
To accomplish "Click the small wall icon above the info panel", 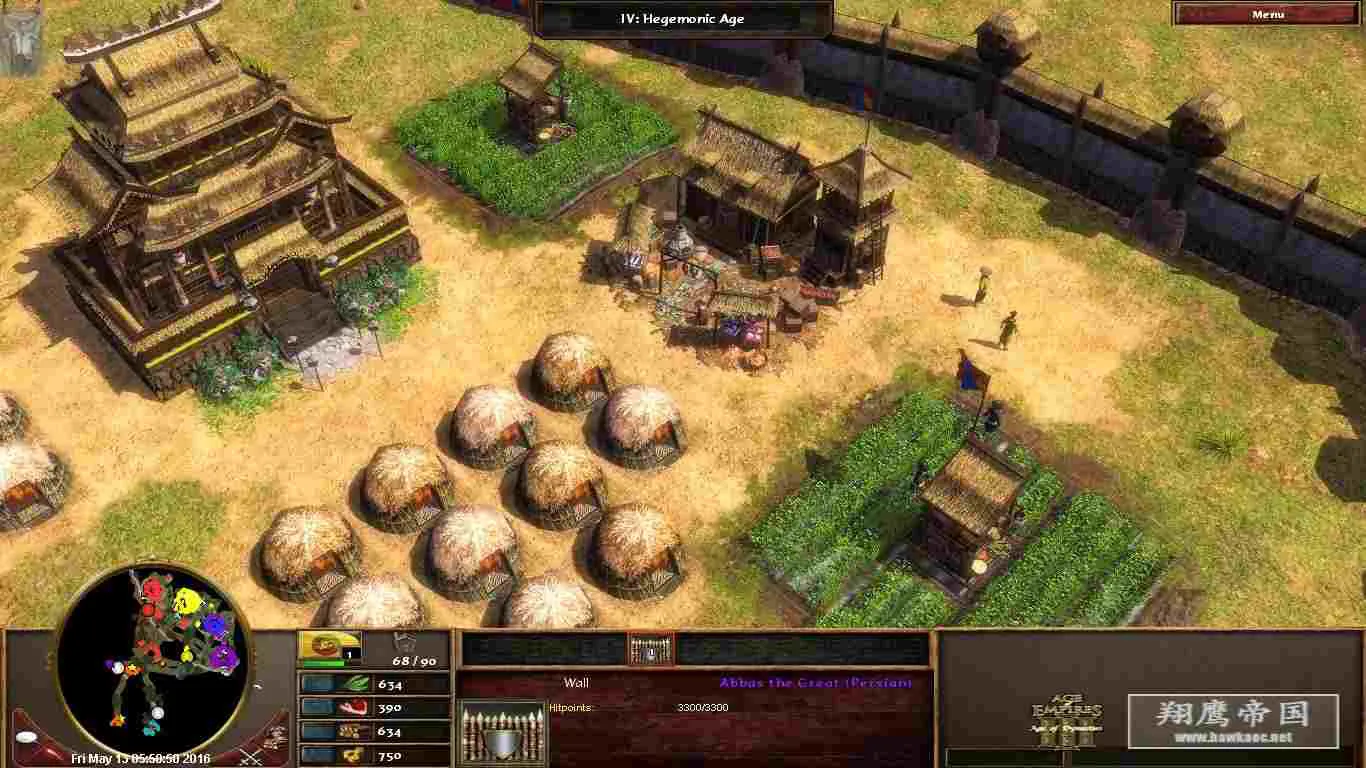I will click(649, 648).
